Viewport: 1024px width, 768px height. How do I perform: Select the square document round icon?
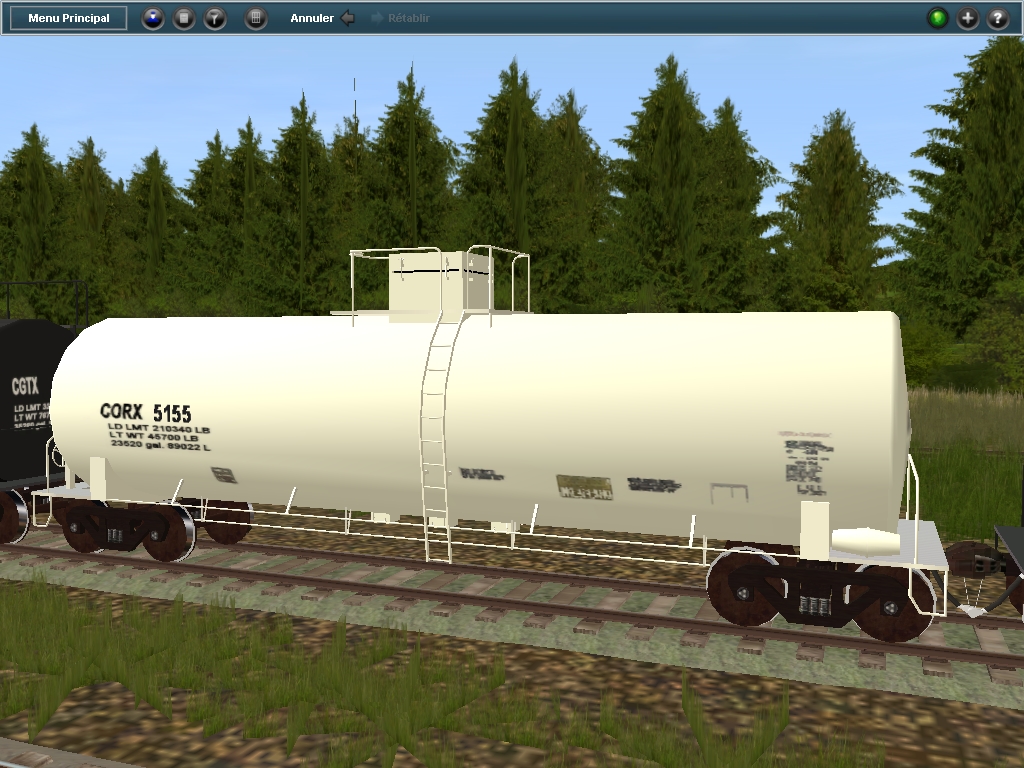184,18
